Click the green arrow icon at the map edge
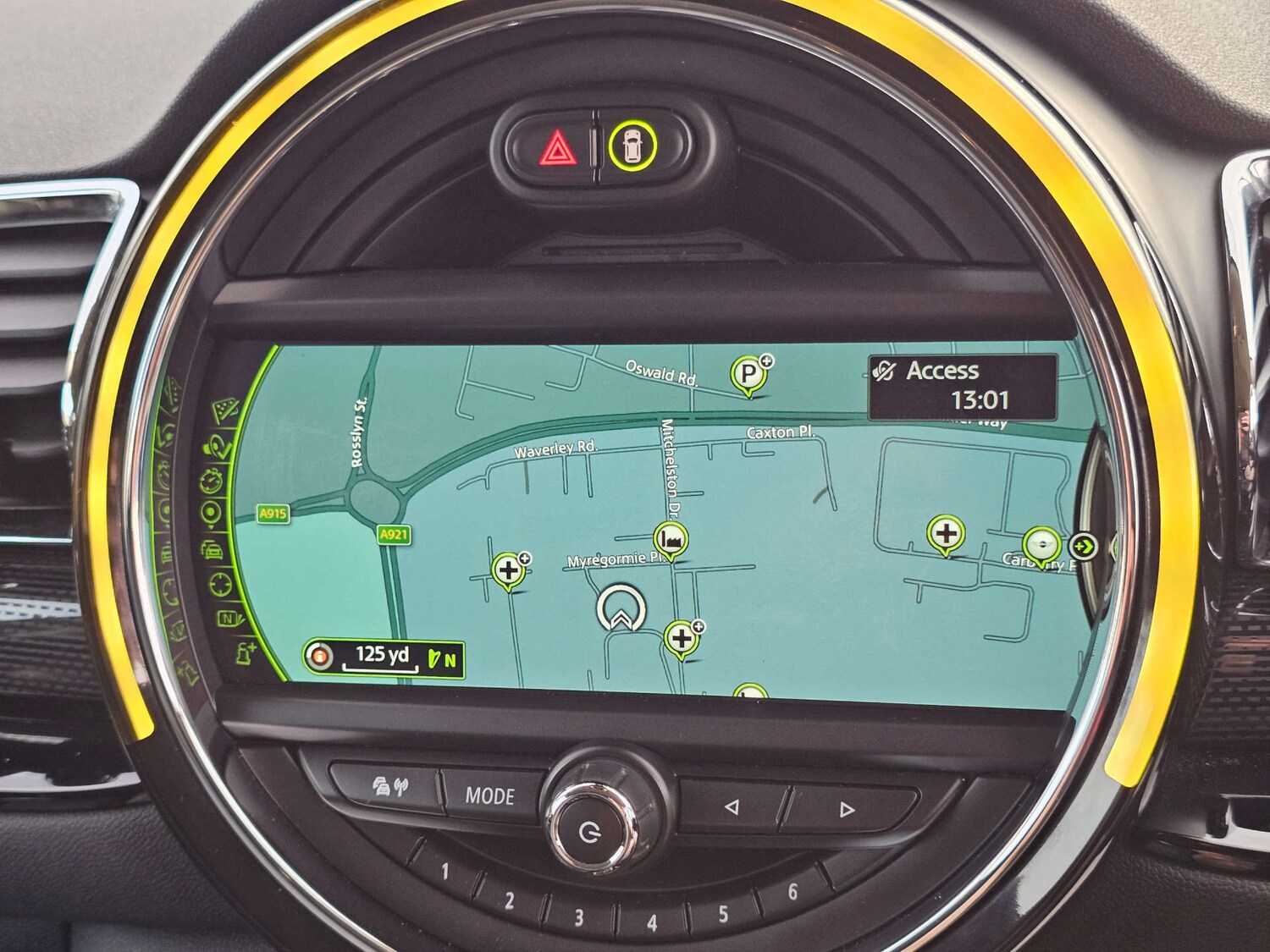This screenshot has height=952, width=1270. coord(1083,546)
